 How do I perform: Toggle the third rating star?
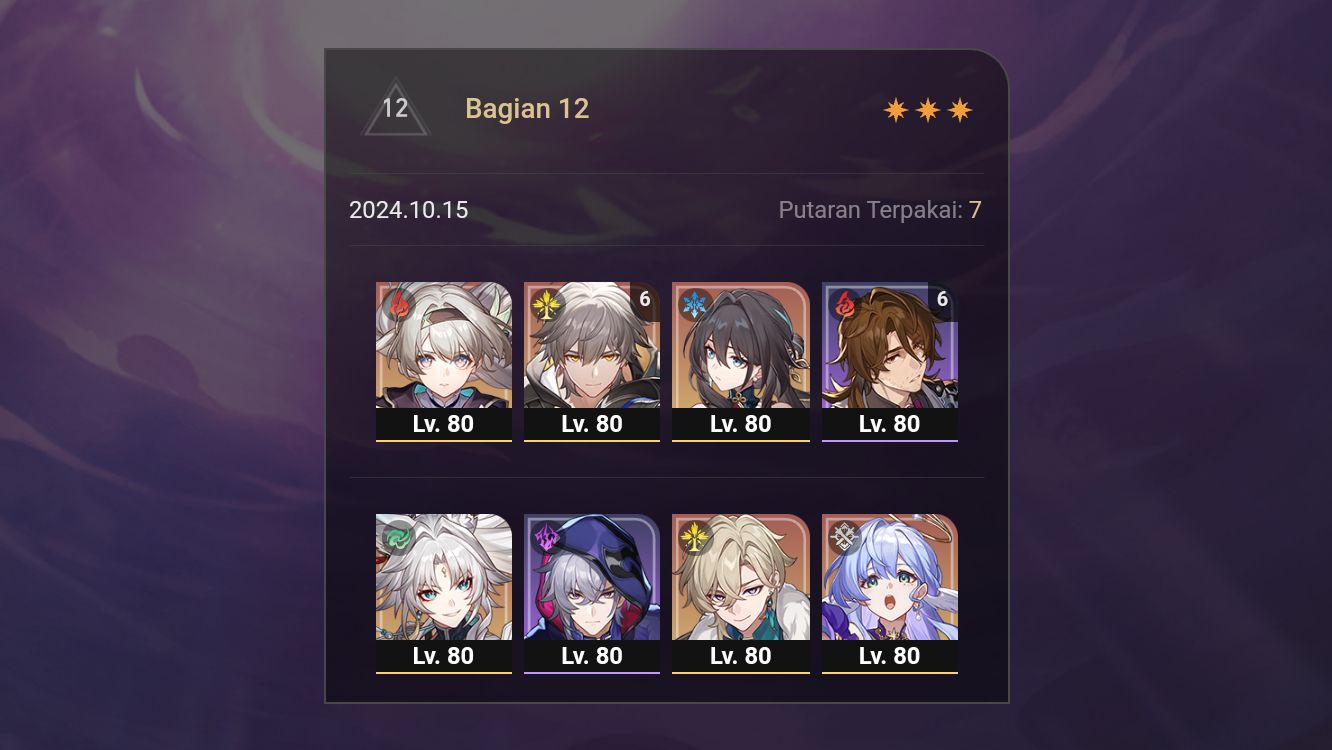point(960,108)
